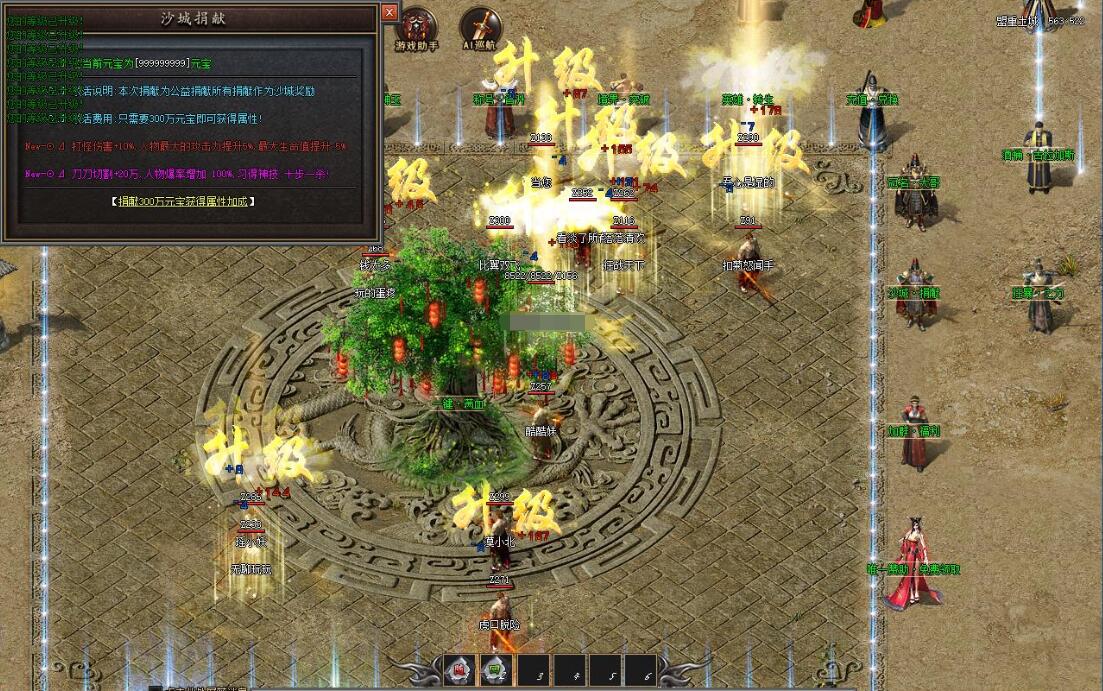Open the 游戏助手 game assistant
The image size is (1103, 691).
416,27
